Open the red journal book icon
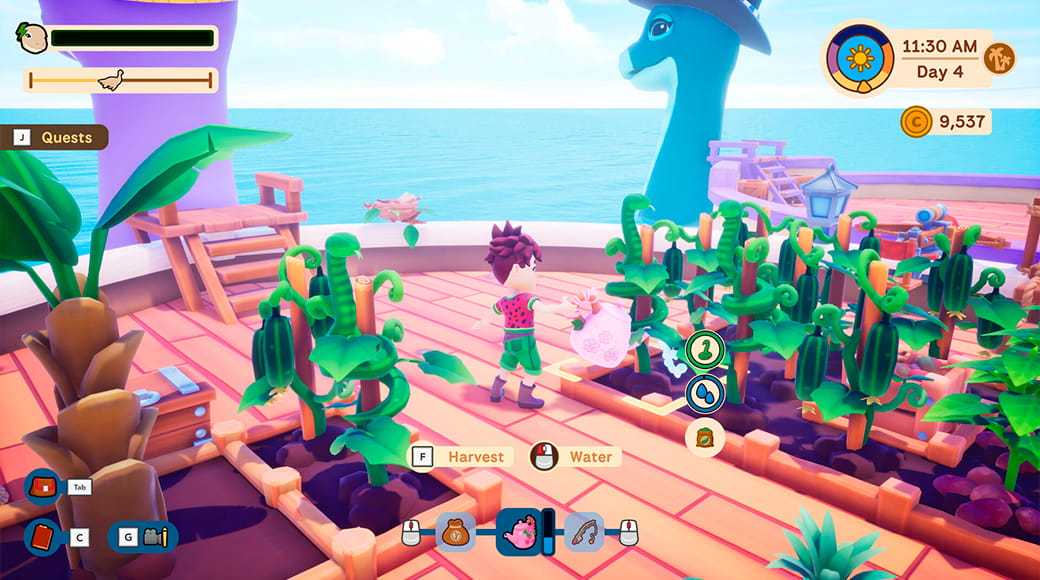This screenshot has height=580, width=1040. click(x=43, y=537)
